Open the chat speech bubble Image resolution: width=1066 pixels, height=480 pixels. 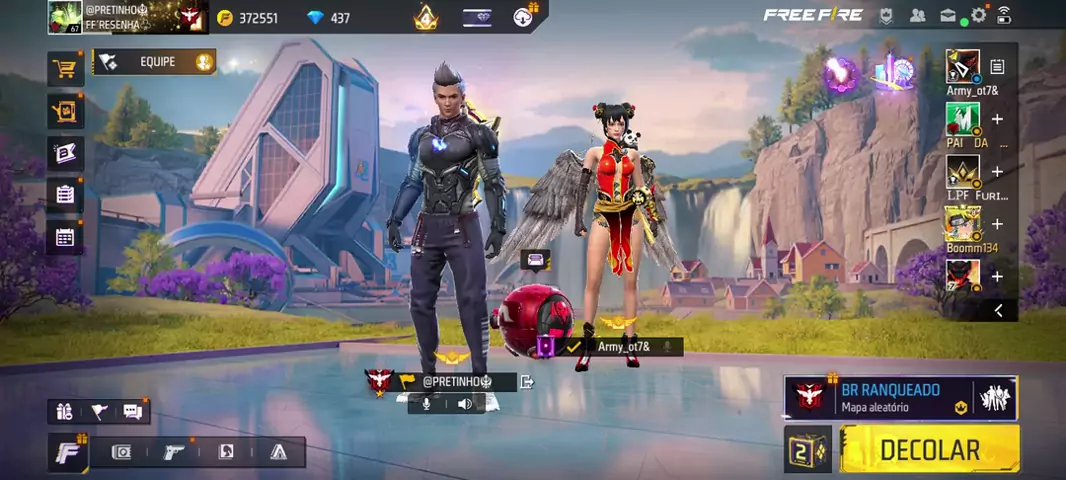tap(132, 411)
